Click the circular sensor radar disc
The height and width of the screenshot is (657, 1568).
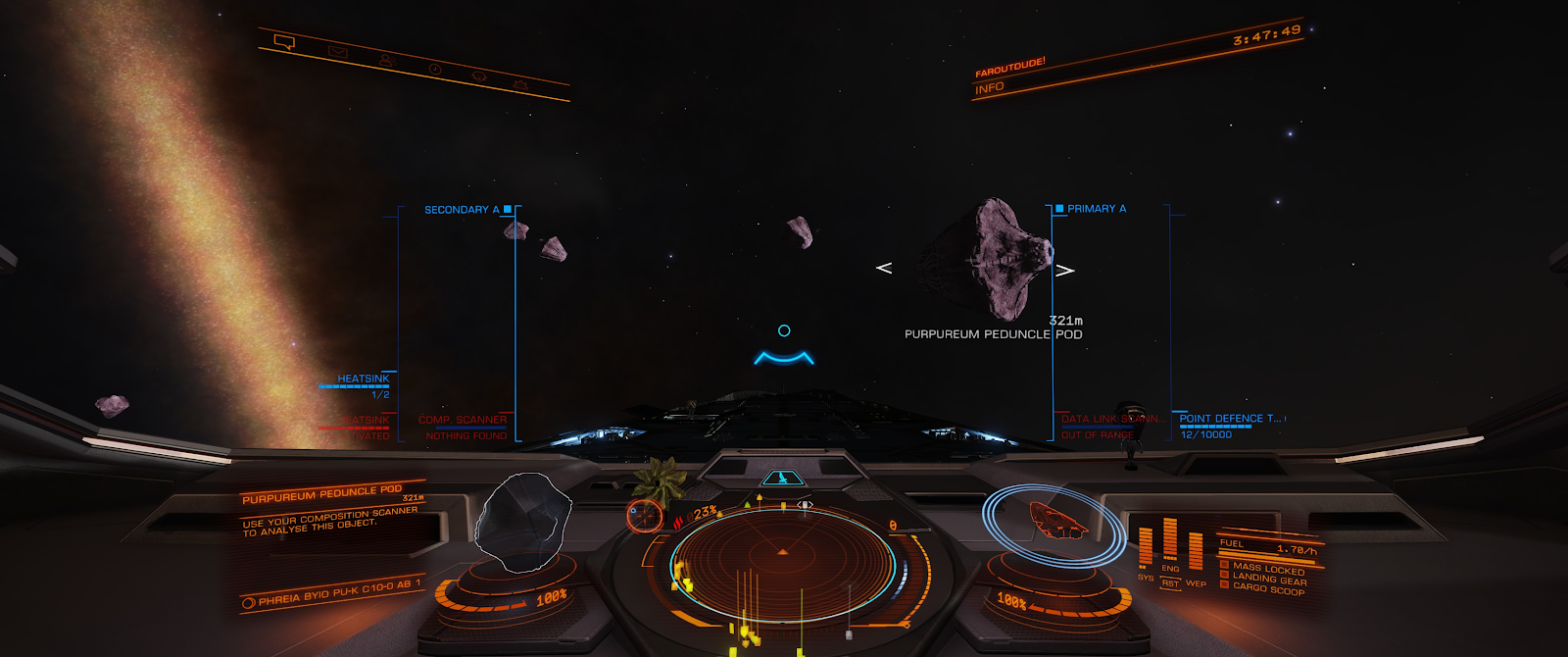click(782, 566)
